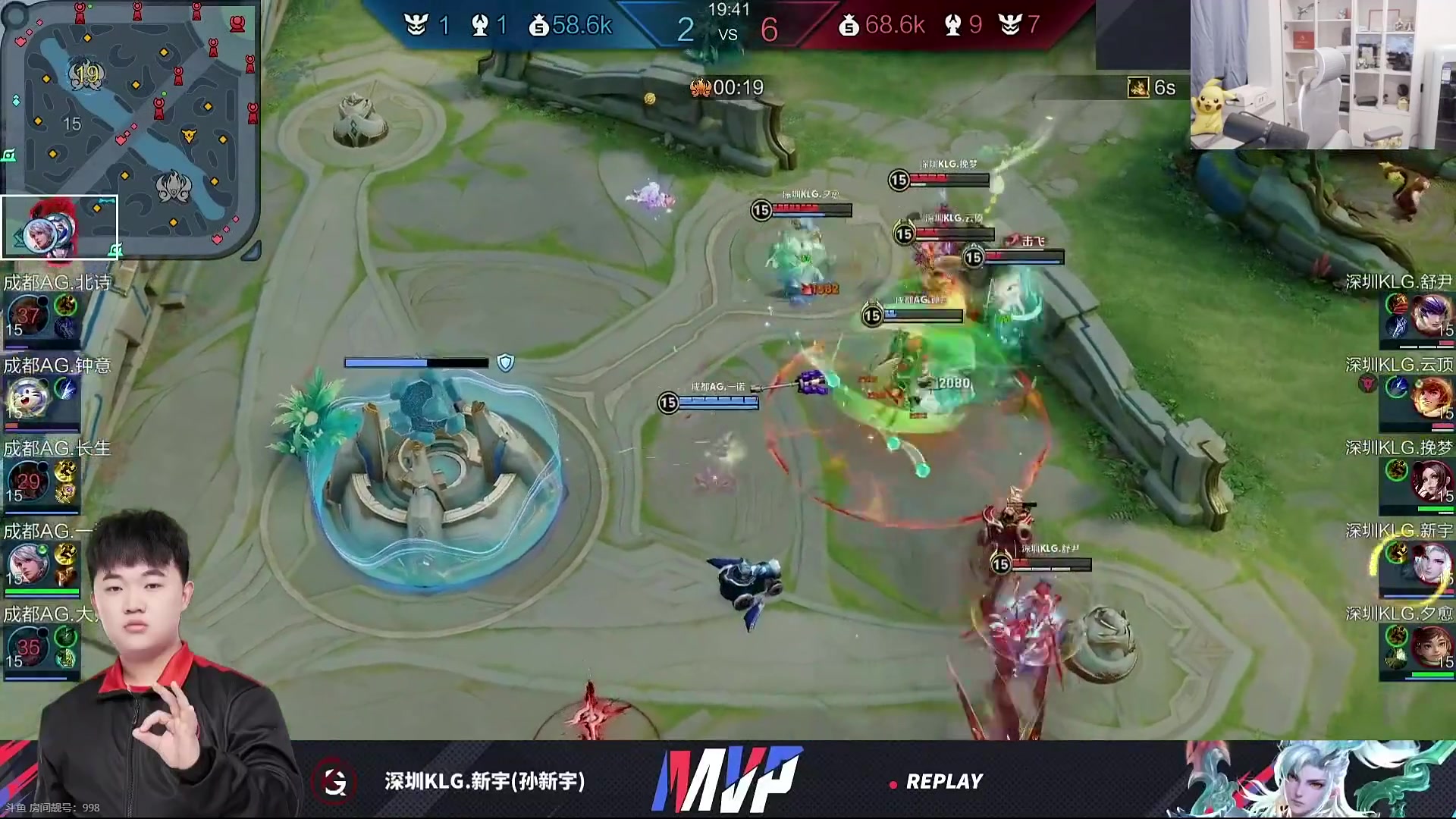Select 成都AG.大's player portrait showing 35
The width and height of the screenshot is (1456, 819).
point(28,647)
